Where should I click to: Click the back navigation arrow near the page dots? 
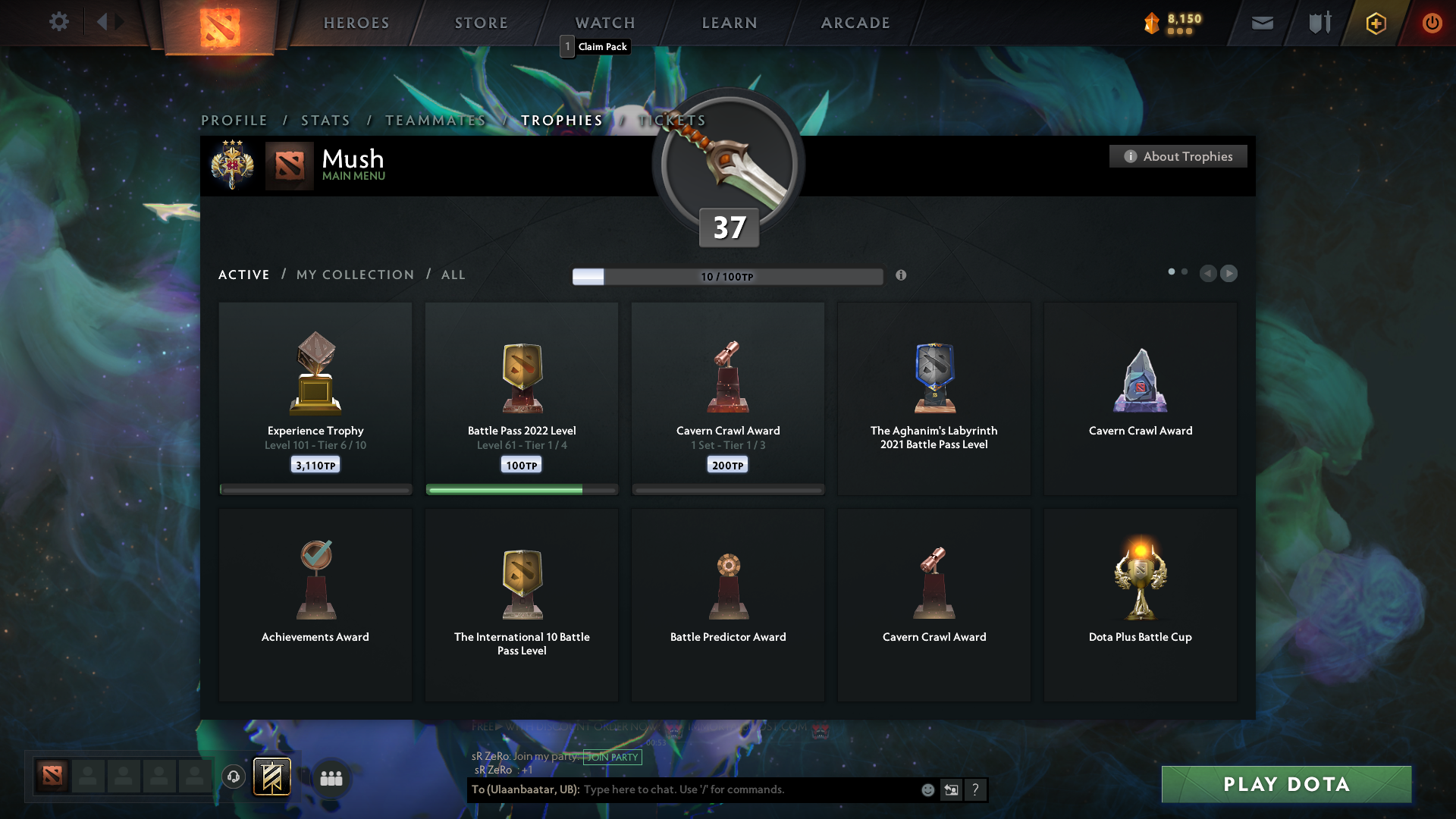pos(1208,274)
